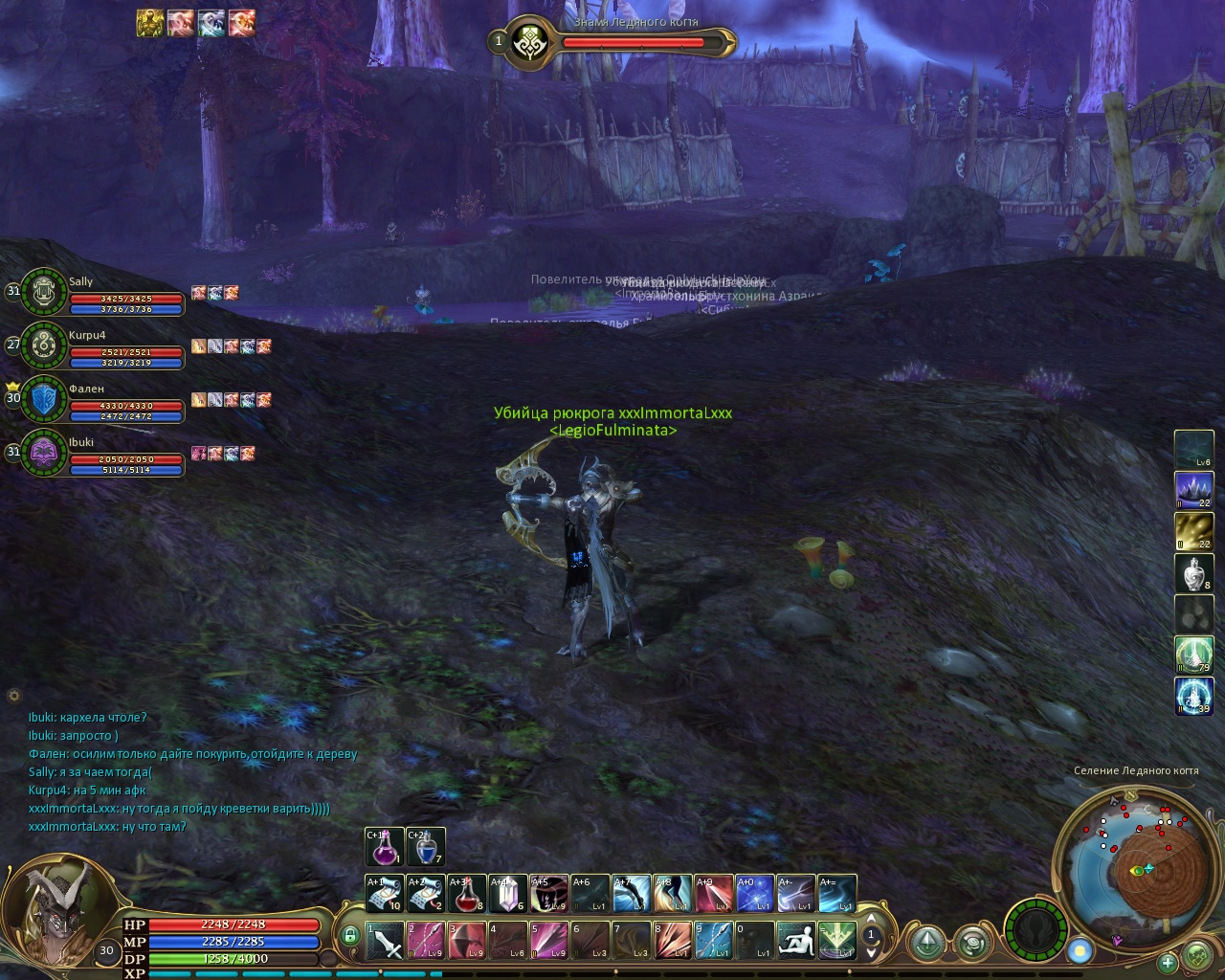
Task: Click the black wings flight gauge
Action: point(1036,928)
